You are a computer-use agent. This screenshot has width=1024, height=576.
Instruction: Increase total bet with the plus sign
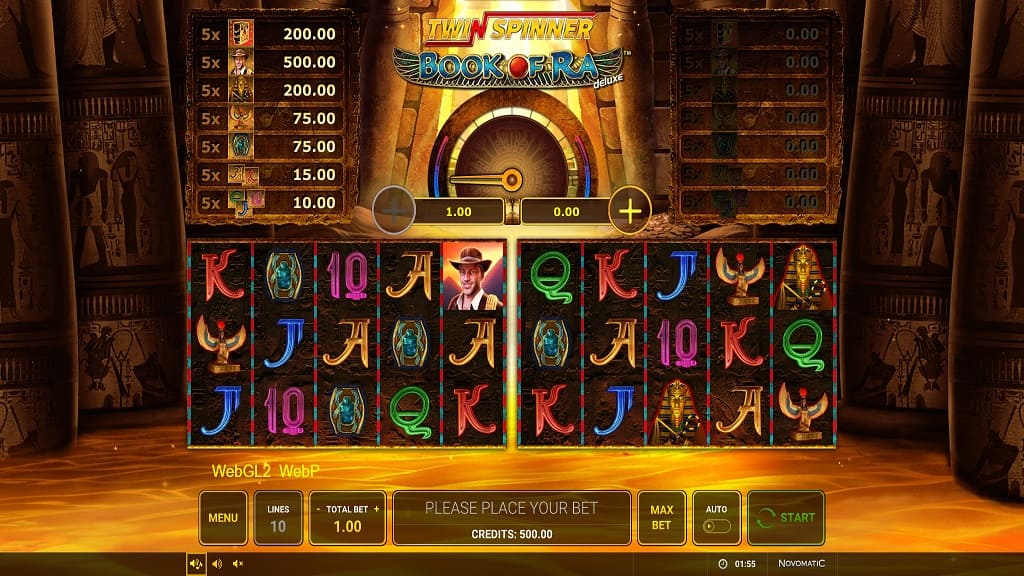pyautogui.click(x=377, y=509)
